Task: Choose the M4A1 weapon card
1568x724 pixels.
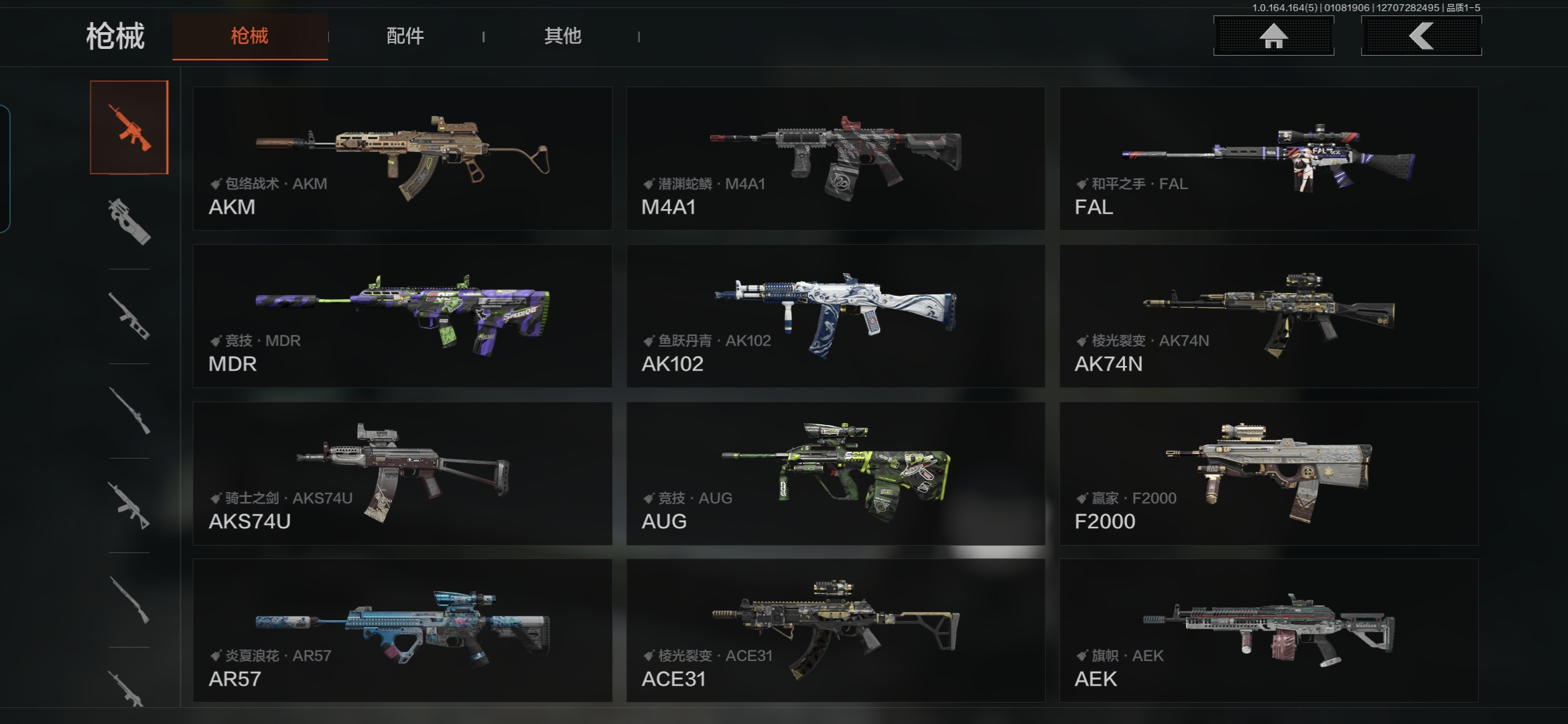Action: point(836,158)
